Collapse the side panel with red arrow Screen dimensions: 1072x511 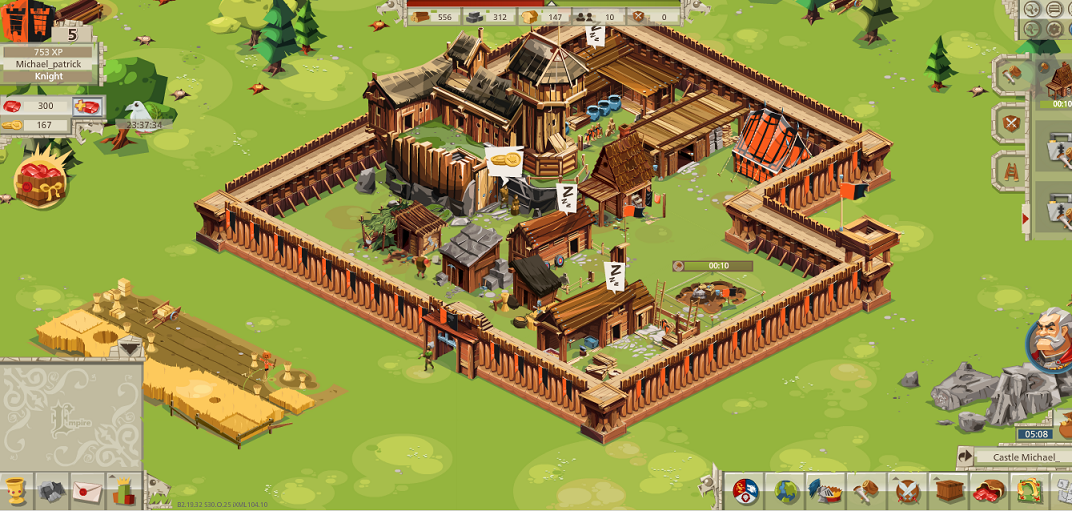(x=1024, y=217)
